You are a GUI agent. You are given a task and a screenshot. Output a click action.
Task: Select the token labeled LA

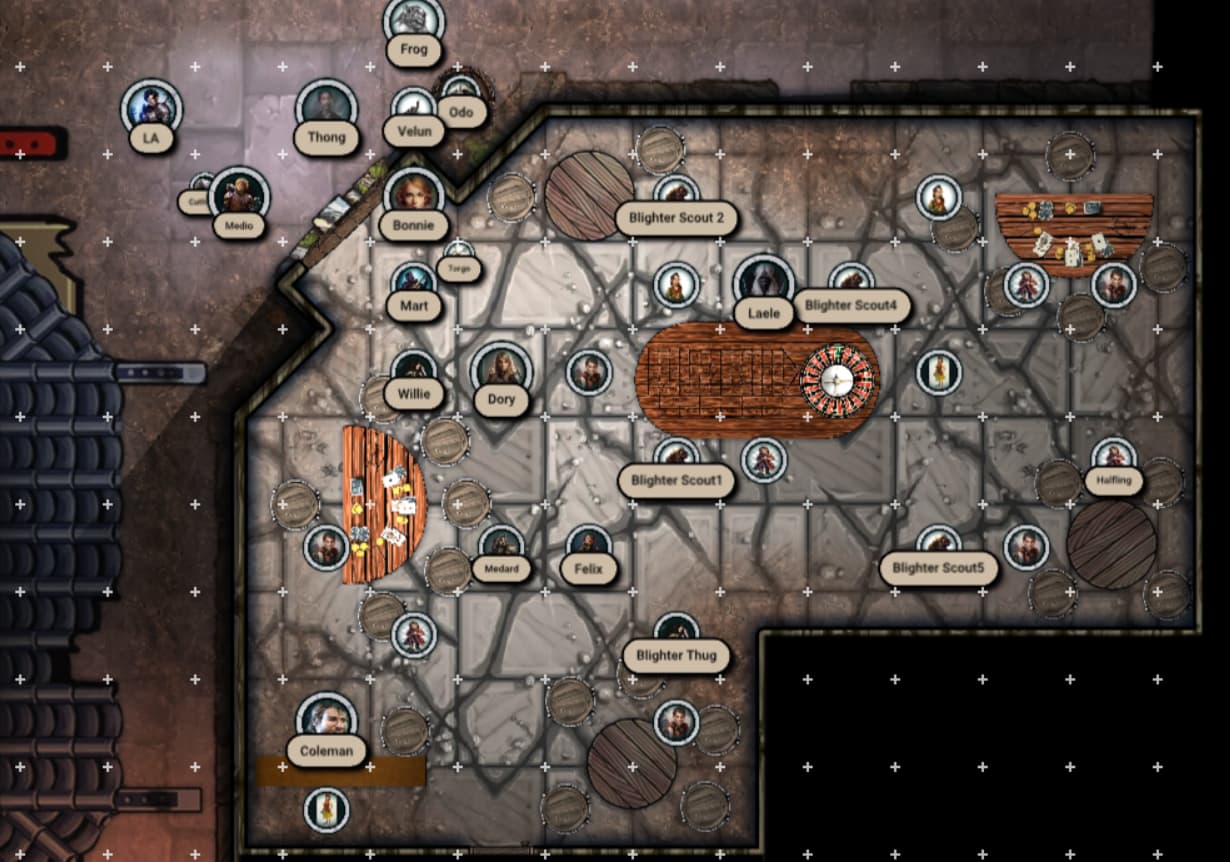coord(151,108)
